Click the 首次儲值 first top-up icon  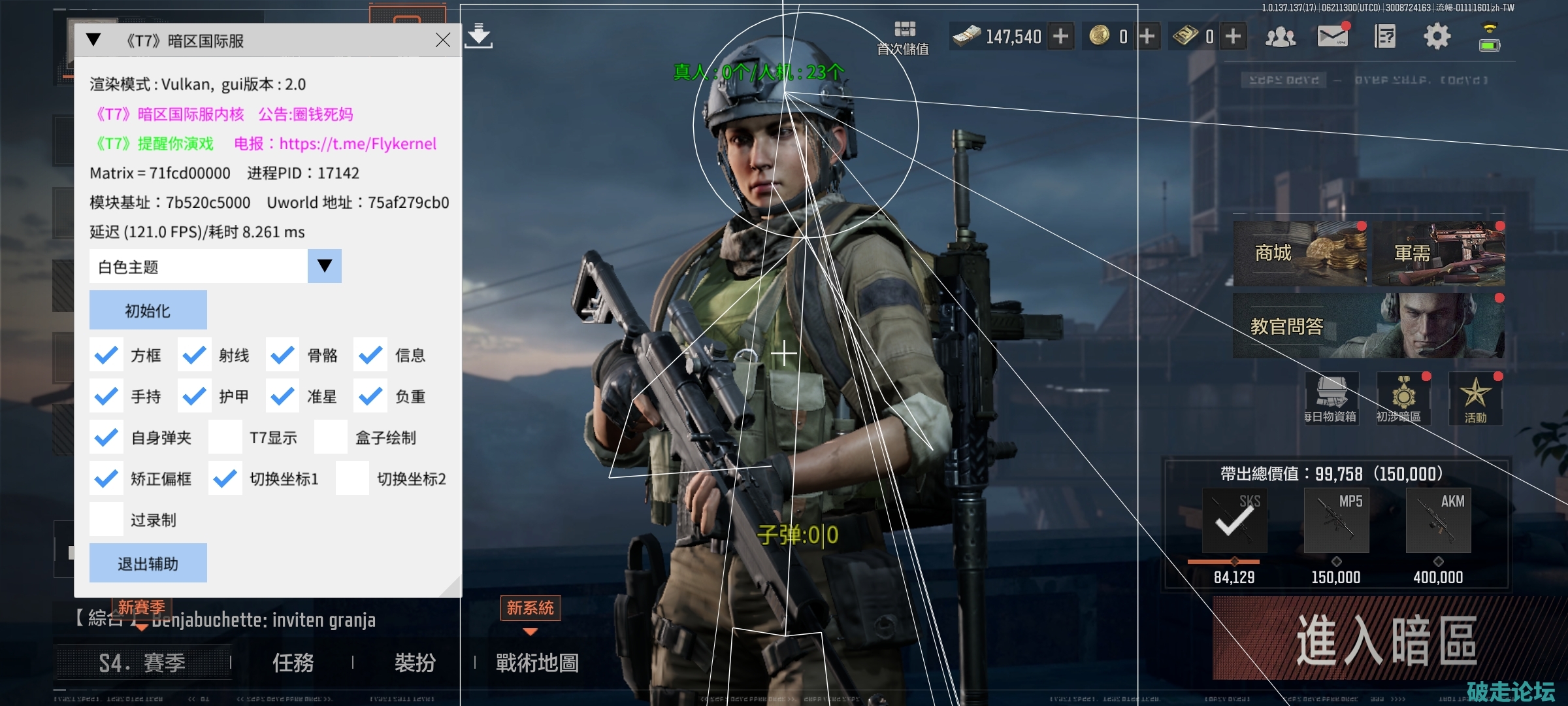tap(906, 34)
